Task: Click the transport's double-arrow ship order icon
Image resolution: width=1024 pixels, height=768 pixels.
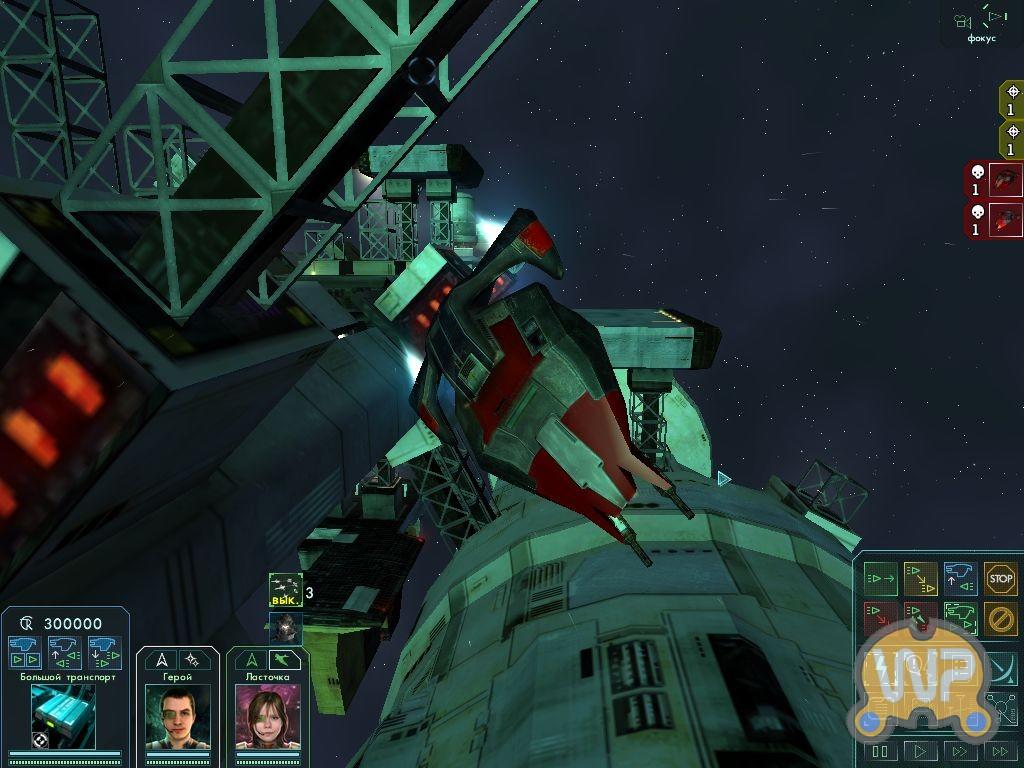Action: tap(24, 652)
